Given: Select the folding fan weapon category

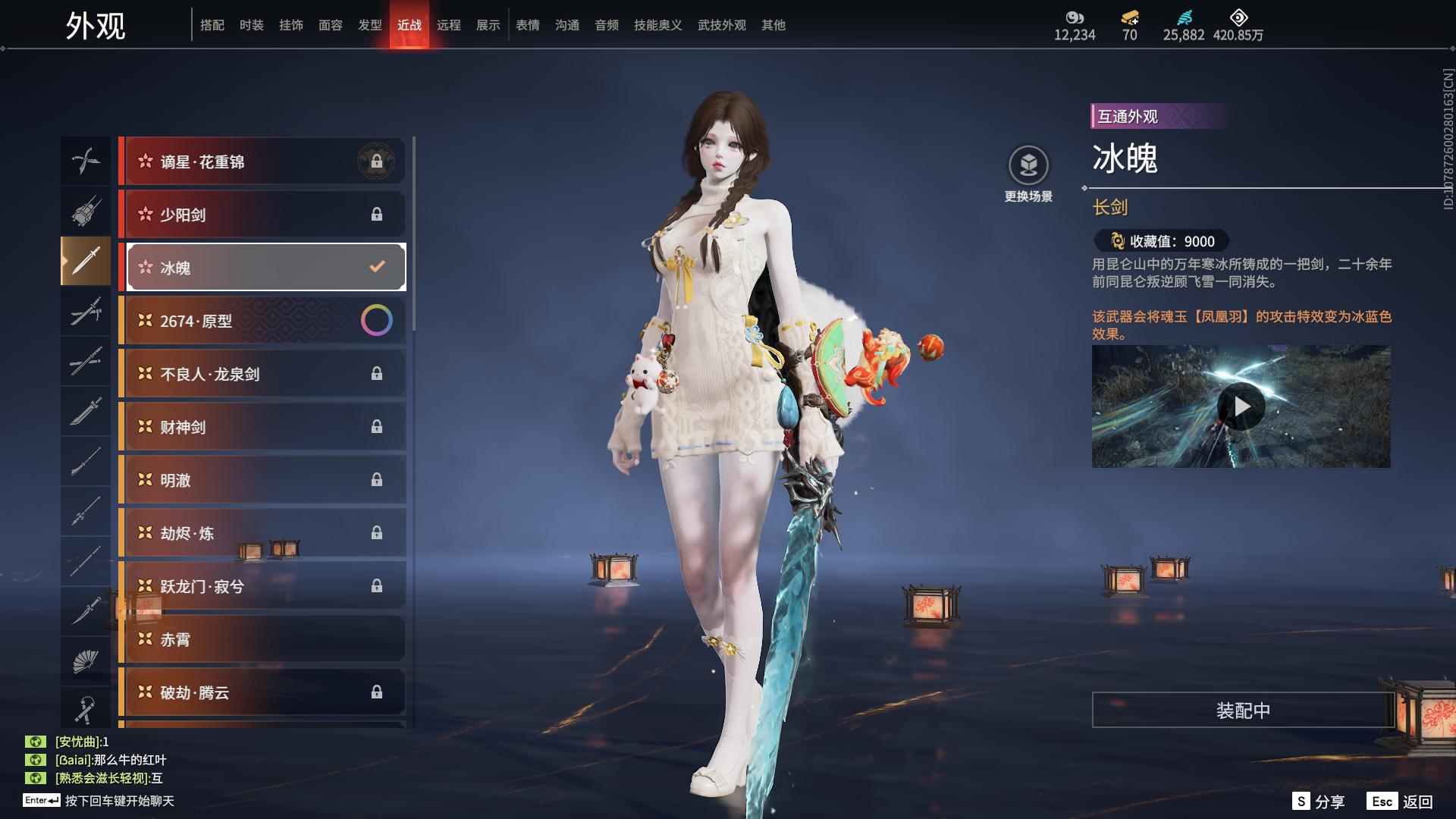Looking at the screenshot, I should (x=85, y=661).
